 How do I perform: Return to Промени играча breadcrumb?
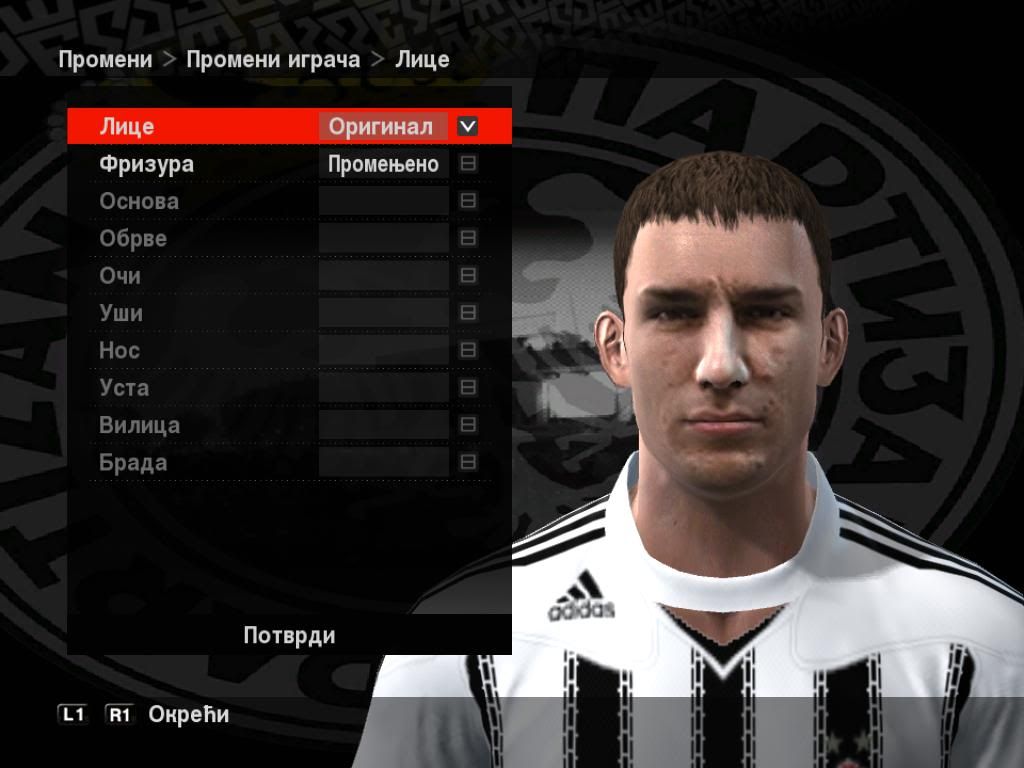[x=273, y=59]
